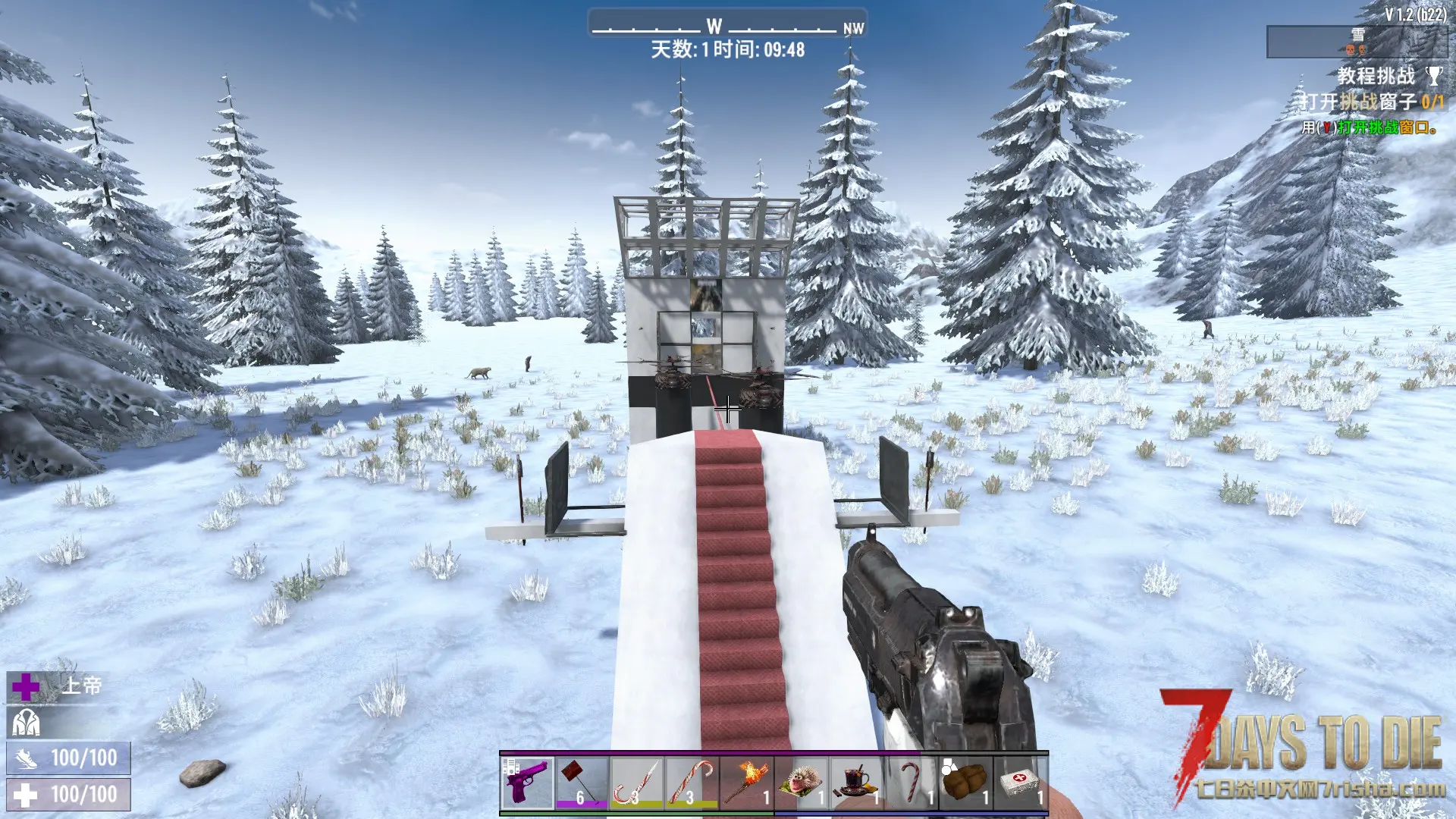Click the white jacket status icon
This screenshot has height=819, width=1456.
point(25,723)
